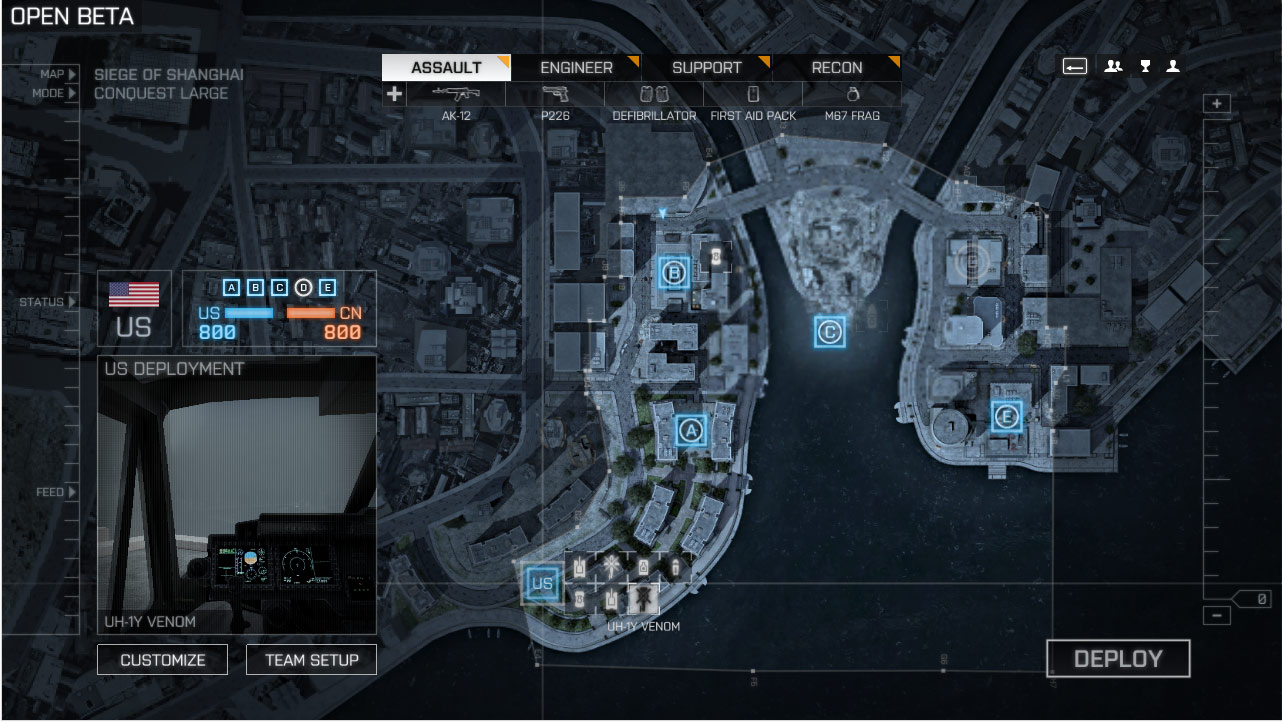Click the back arrow icon

coord(1075,67)
